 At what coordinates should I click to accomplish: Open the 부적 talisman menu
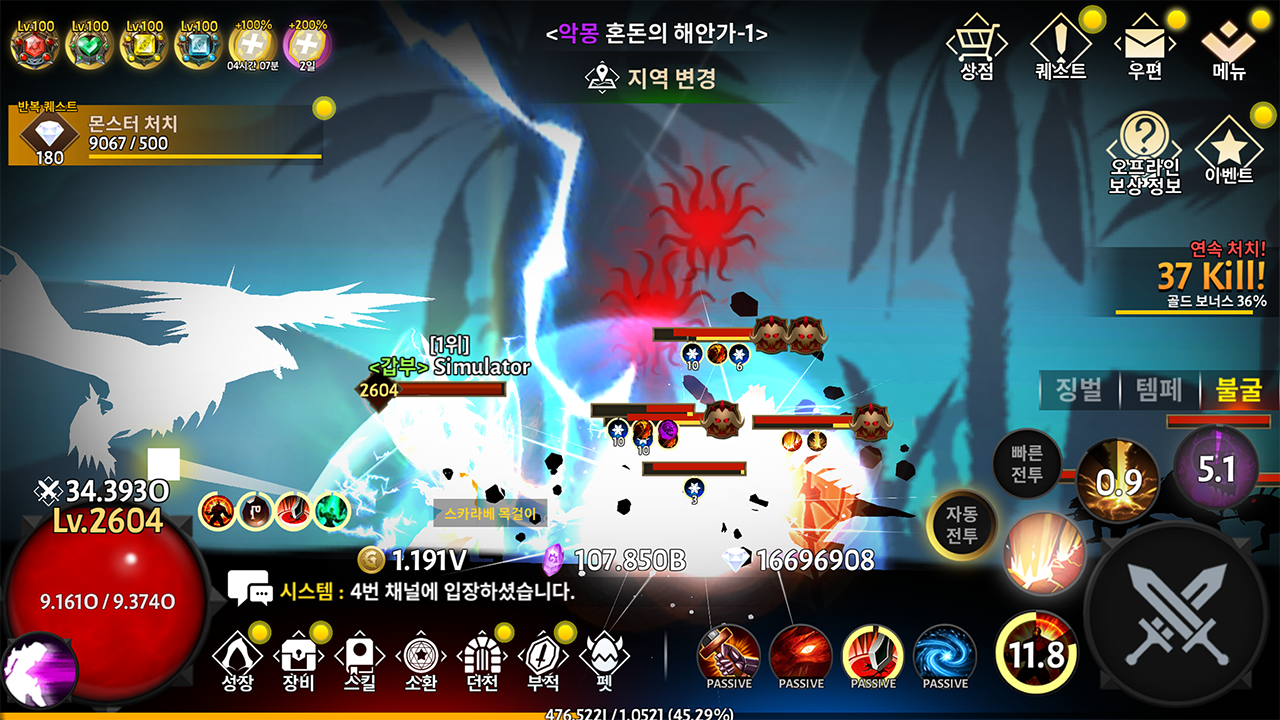tap(543, 660)
